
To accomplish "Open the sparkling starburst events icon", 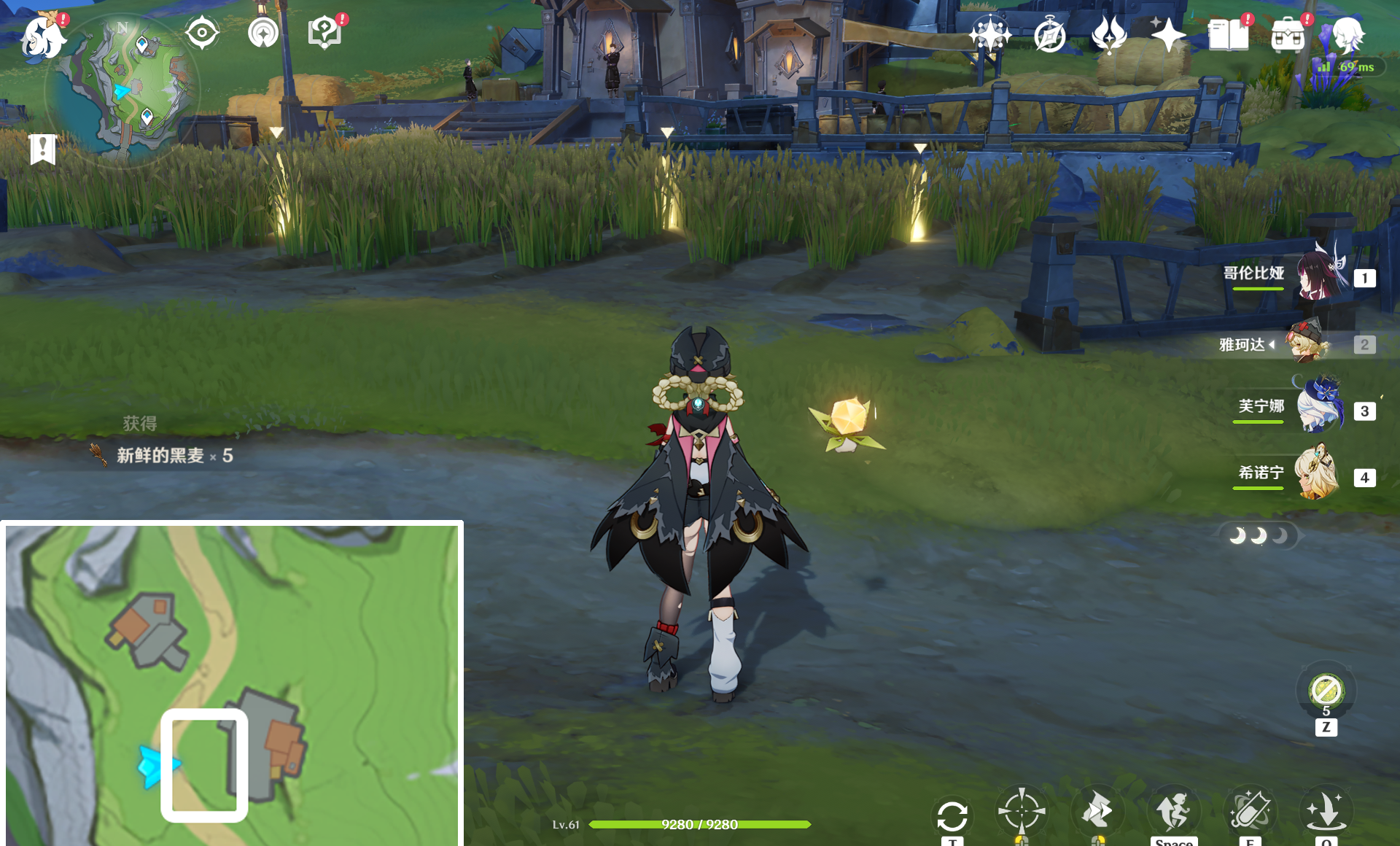I will [x=989, y=34].
